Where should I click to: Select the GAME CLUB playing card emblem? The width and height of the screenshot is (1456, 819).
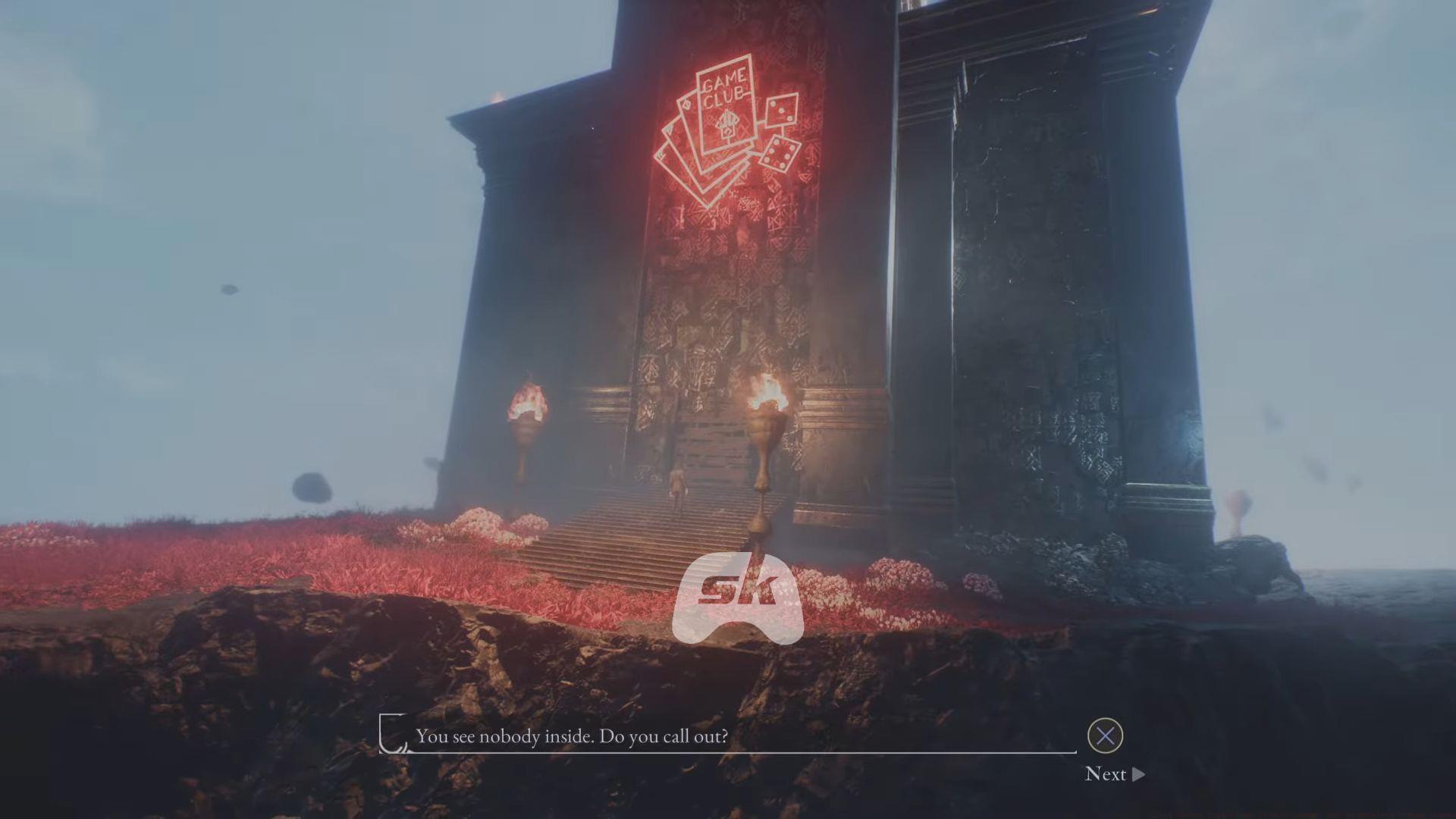point(726,106)
